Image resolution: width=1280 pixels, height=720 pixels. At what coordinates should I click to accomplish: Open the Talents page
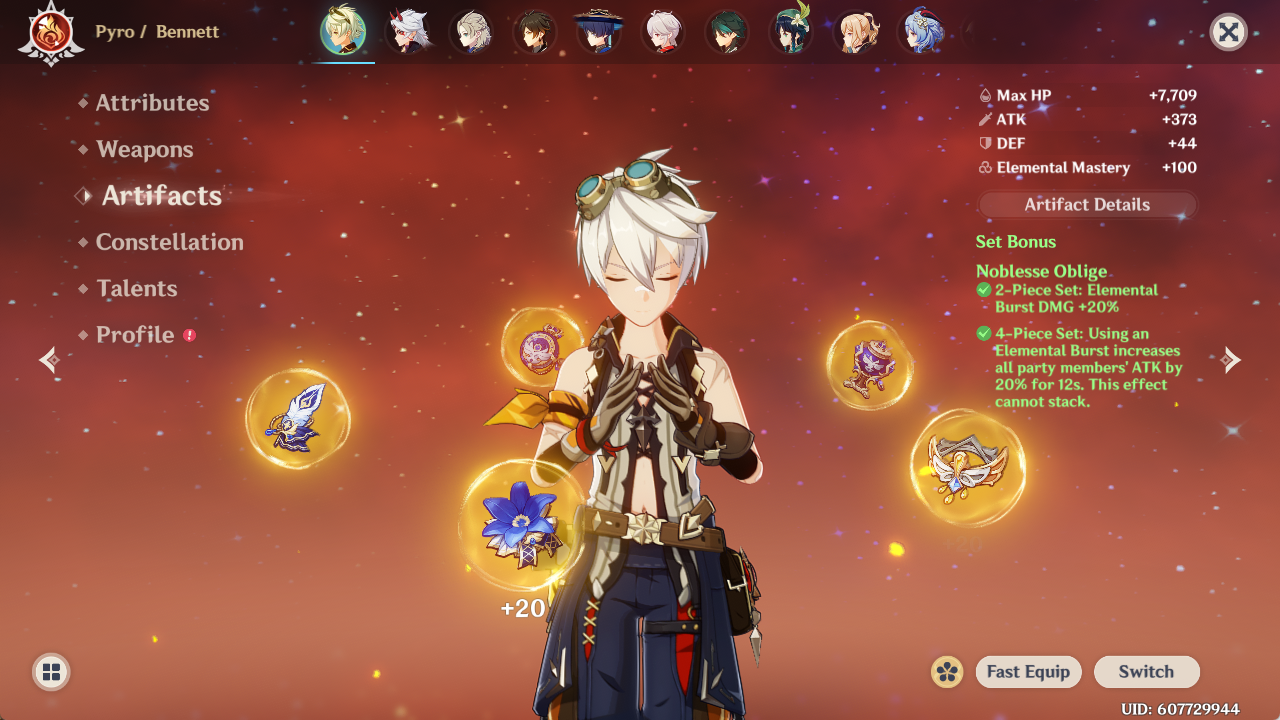pyautogui.click(x=137, y=289)
